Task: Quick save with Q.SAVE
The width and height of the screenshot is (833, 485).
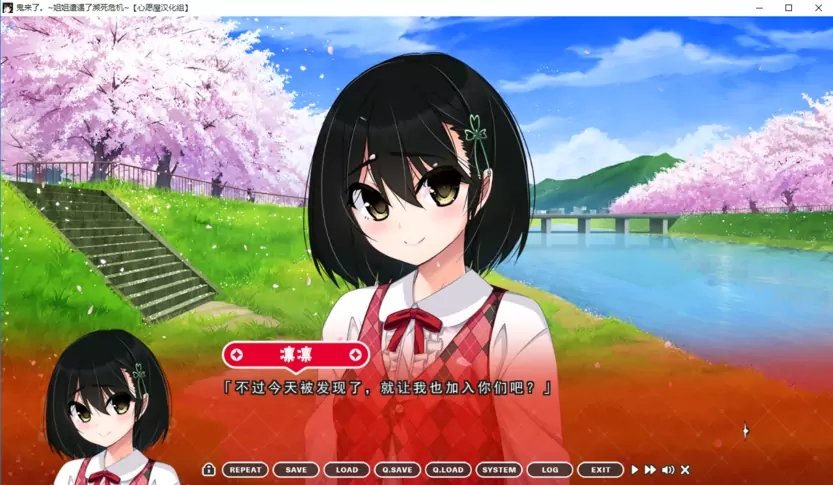Action: click(397, 469)
